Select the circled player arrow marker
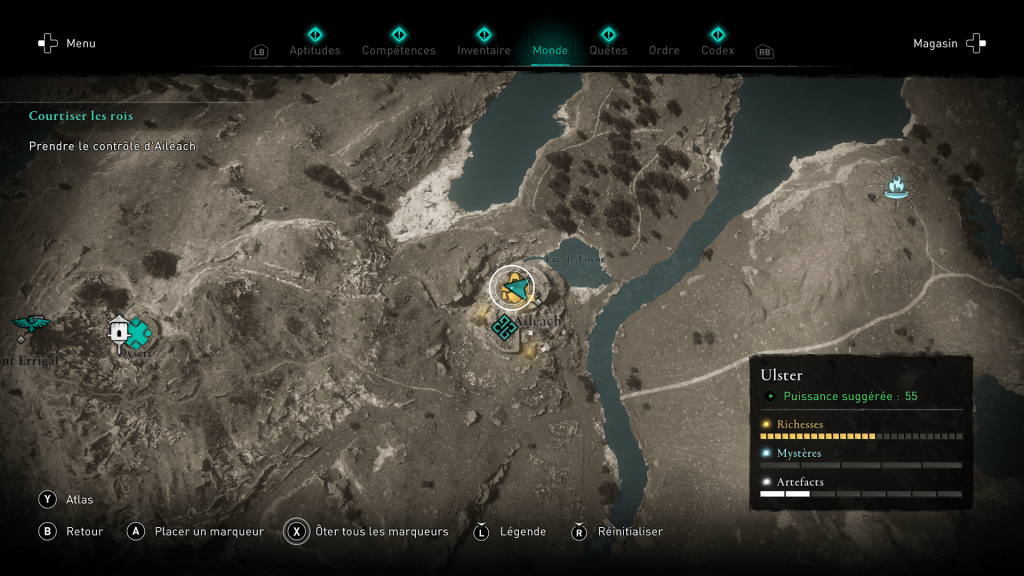Screen dimensions: 1024x576 (512, 288)
